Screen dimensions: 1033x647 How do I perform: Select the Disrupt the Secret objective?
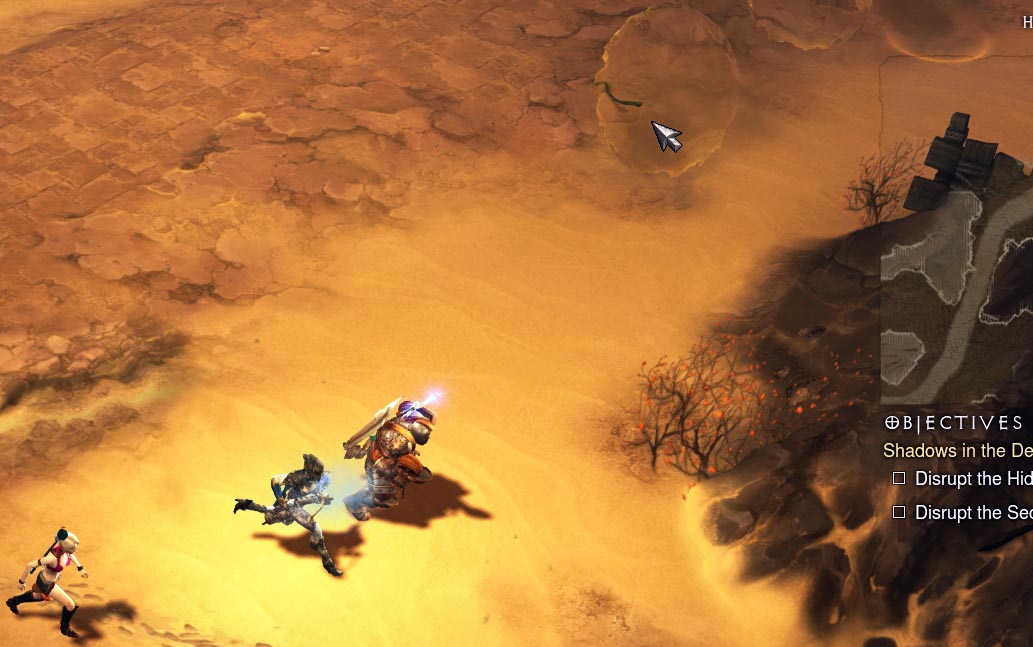click(x=972, y=513)
